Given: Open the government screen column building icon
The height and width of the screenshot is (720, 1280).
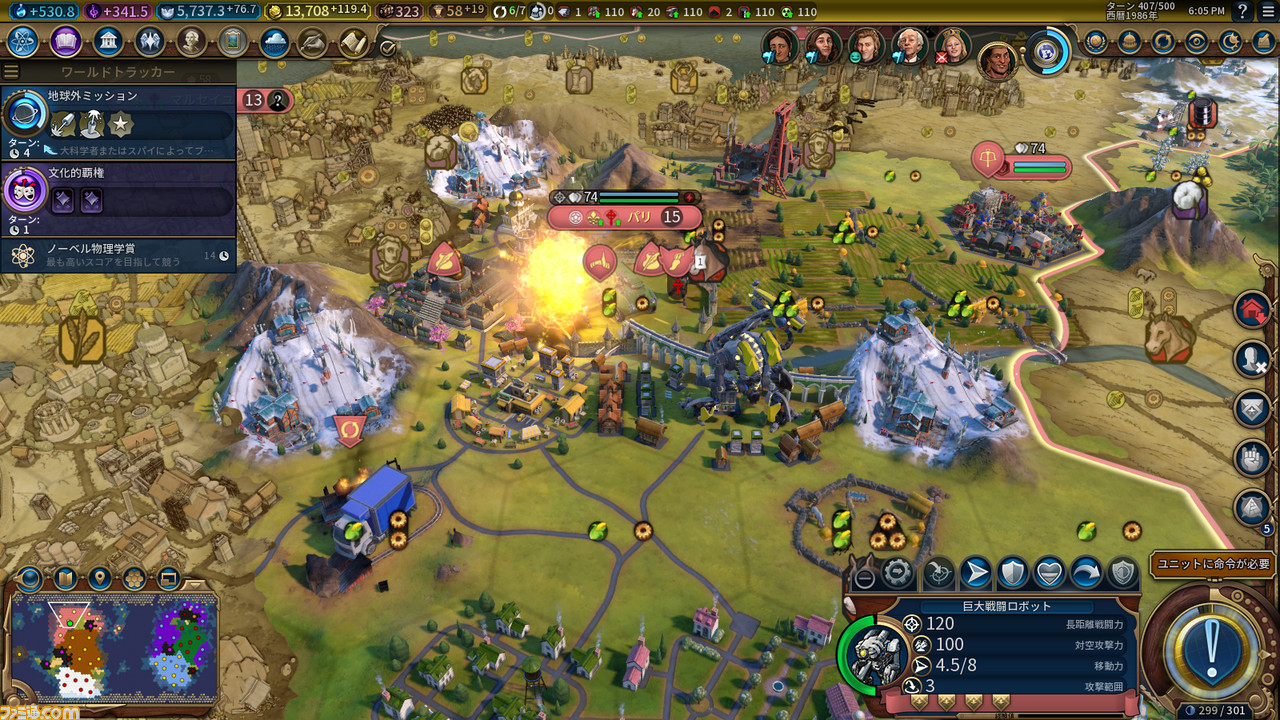Looking at the screenshot, I should (x=108, y=42).
